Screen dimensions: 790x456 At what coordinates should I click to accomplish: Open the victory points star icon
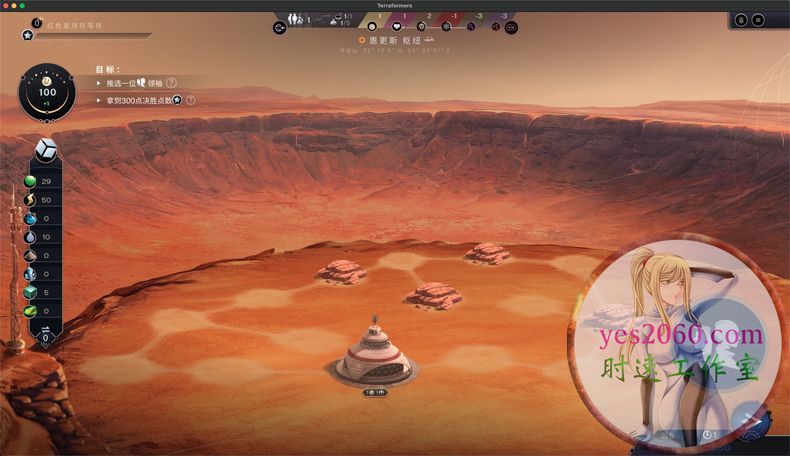coord(28,35)
